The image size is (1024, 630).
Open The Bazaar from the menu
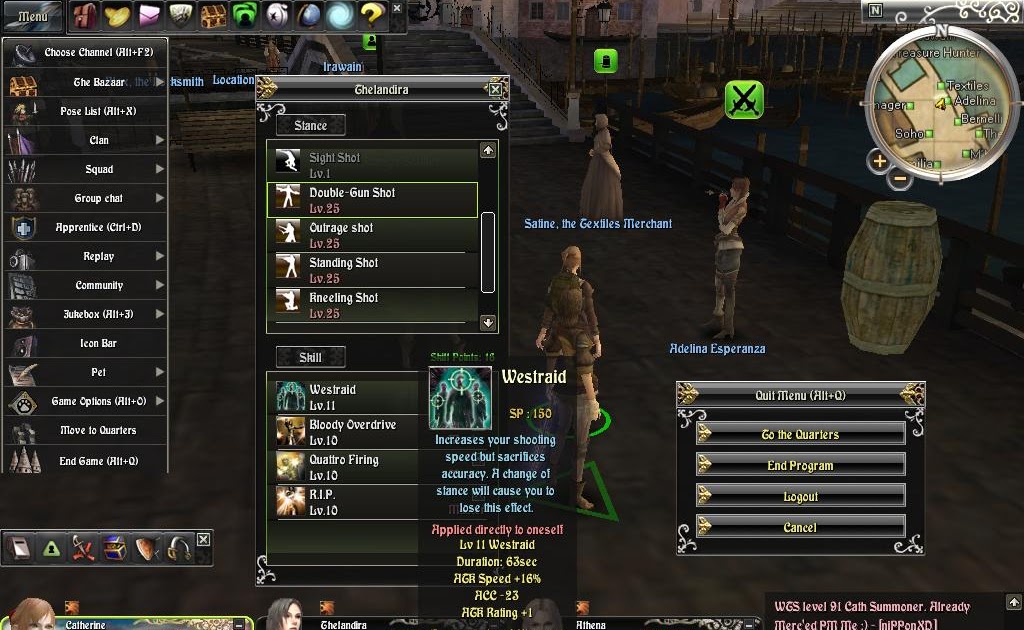click(x=98, y=83)
